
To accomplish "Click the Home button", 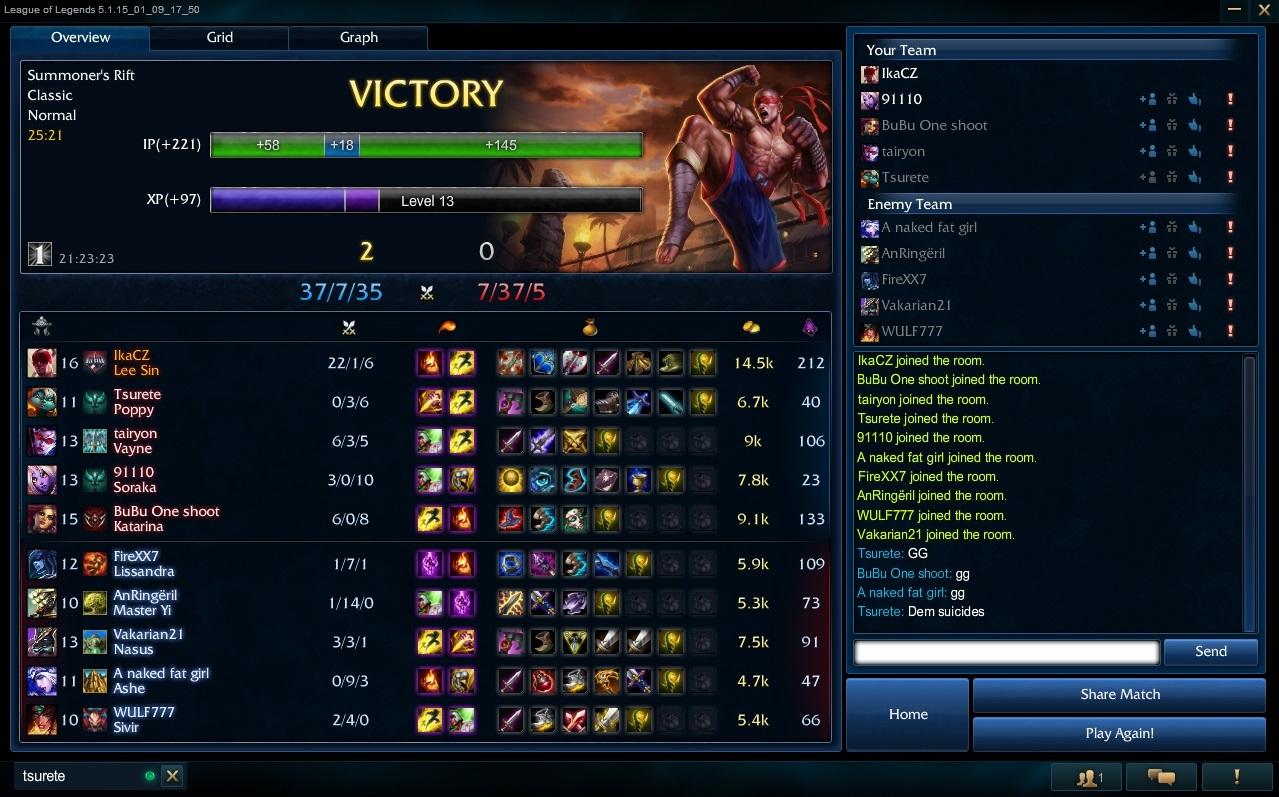I will coord(908,714).
